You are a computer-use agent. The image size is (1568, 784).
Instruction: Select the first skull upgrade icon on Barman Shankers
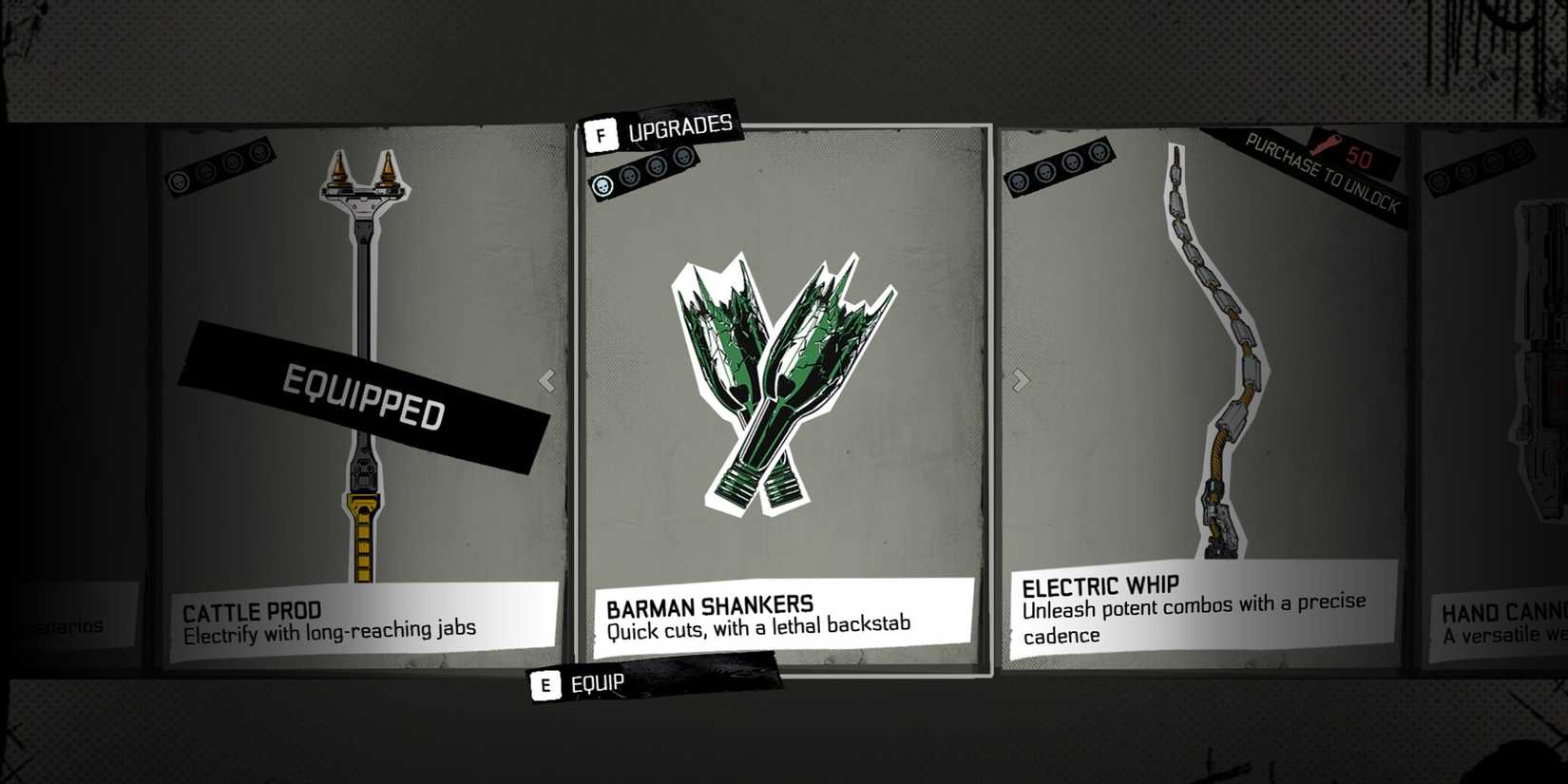[602, 185]
